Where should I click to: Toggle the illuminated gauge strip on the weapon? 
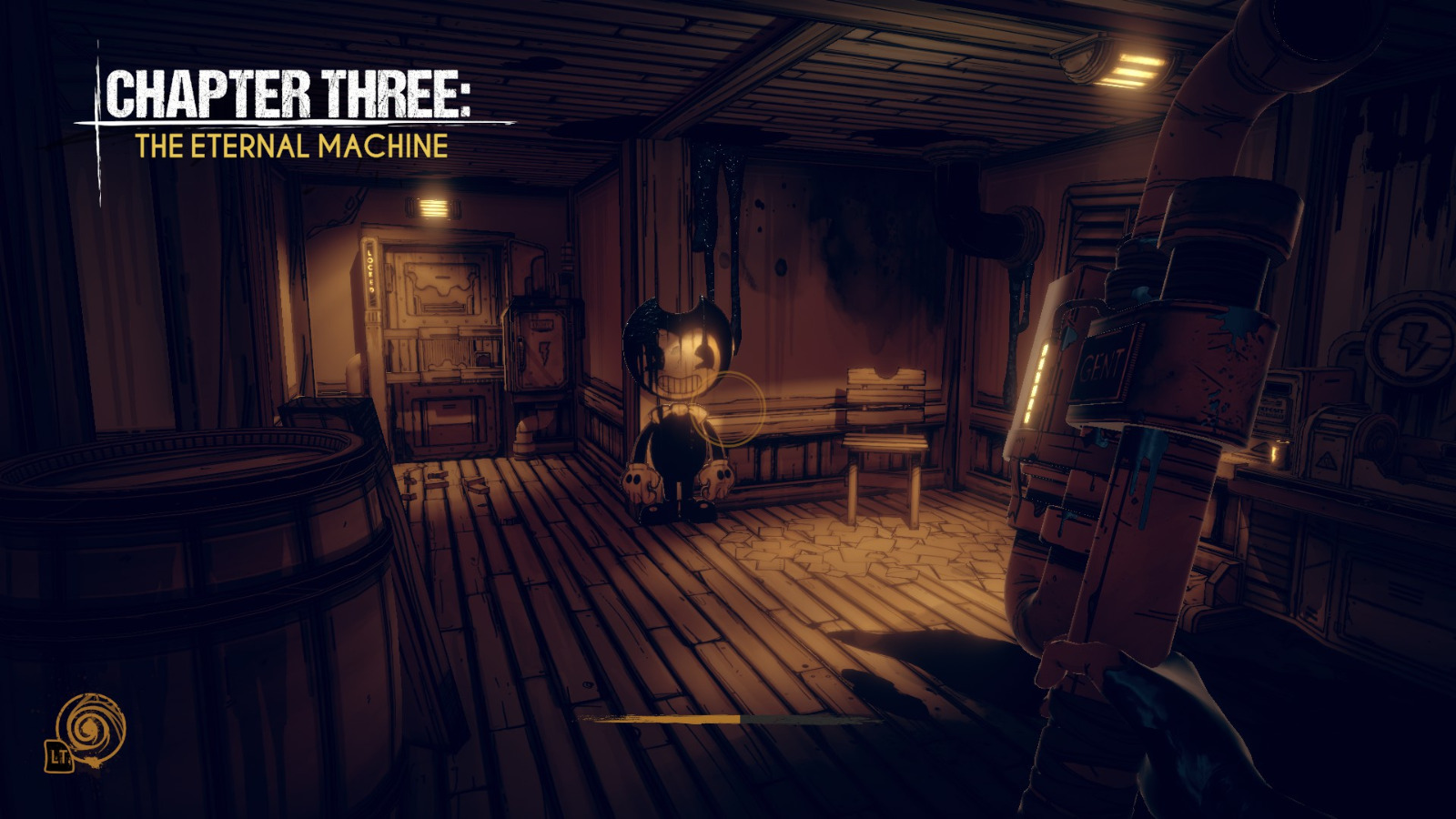click(x=1037, y=382)
